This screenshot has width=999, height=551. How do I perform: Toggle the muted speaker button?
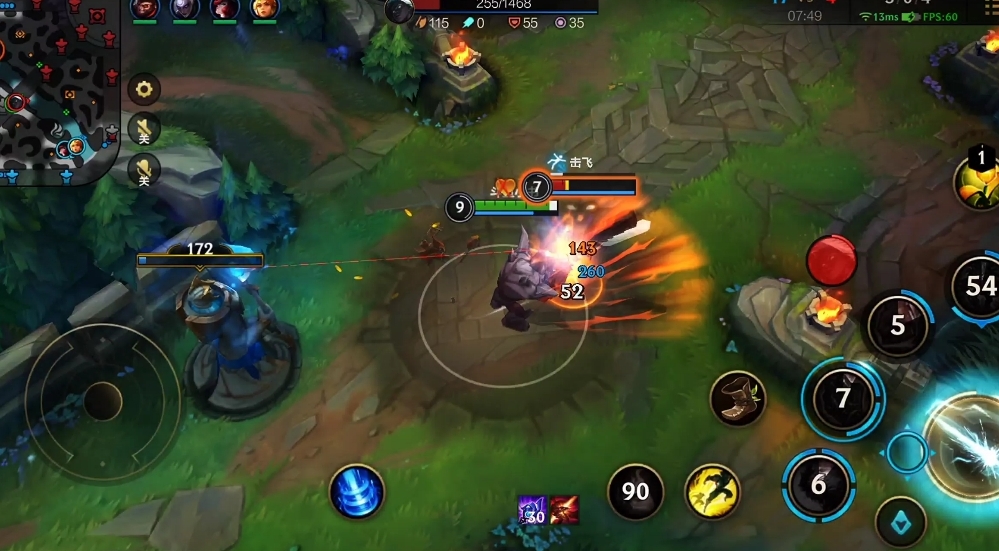(x=145, y=128)
